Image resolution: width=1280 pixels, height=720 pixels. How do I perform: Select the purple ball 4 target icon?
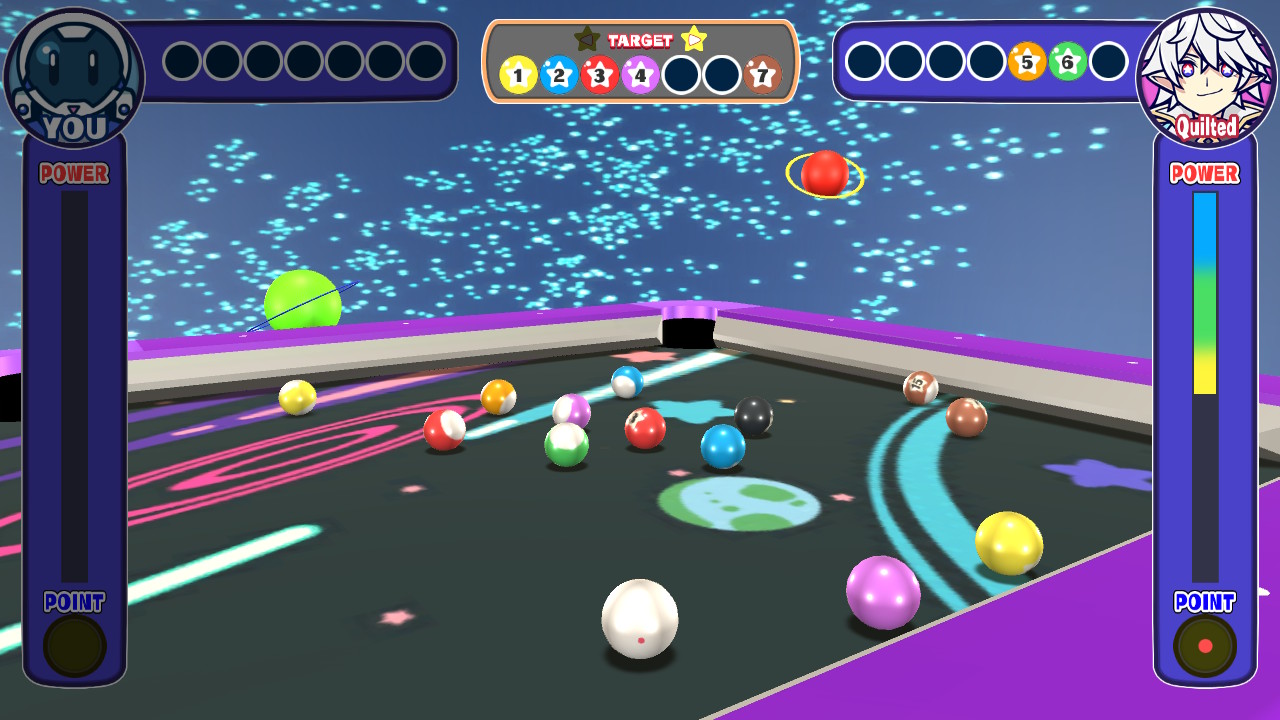pos(640,72)
